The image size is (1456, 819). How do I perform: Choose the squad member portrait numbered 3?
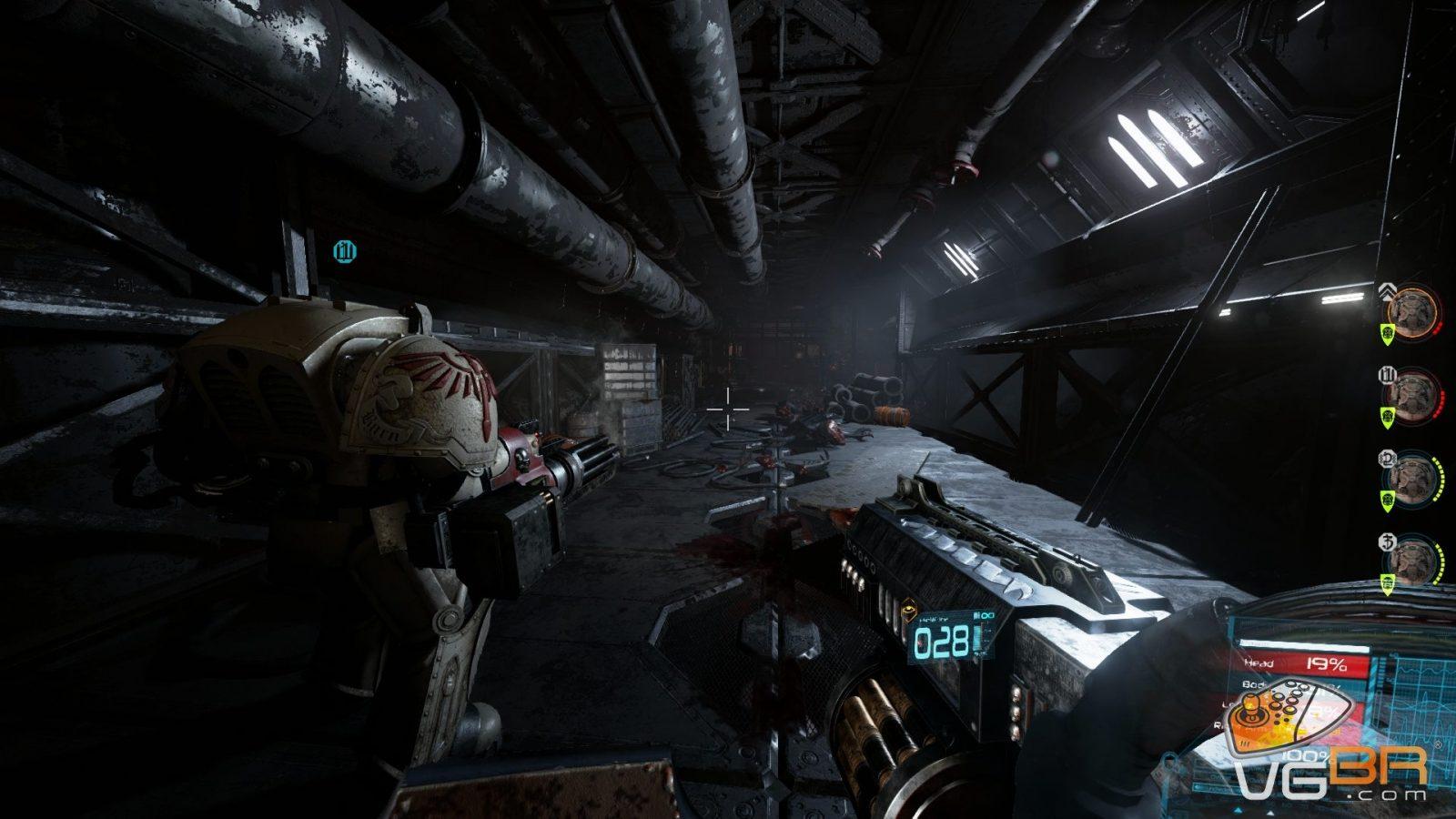(1413, 558)
